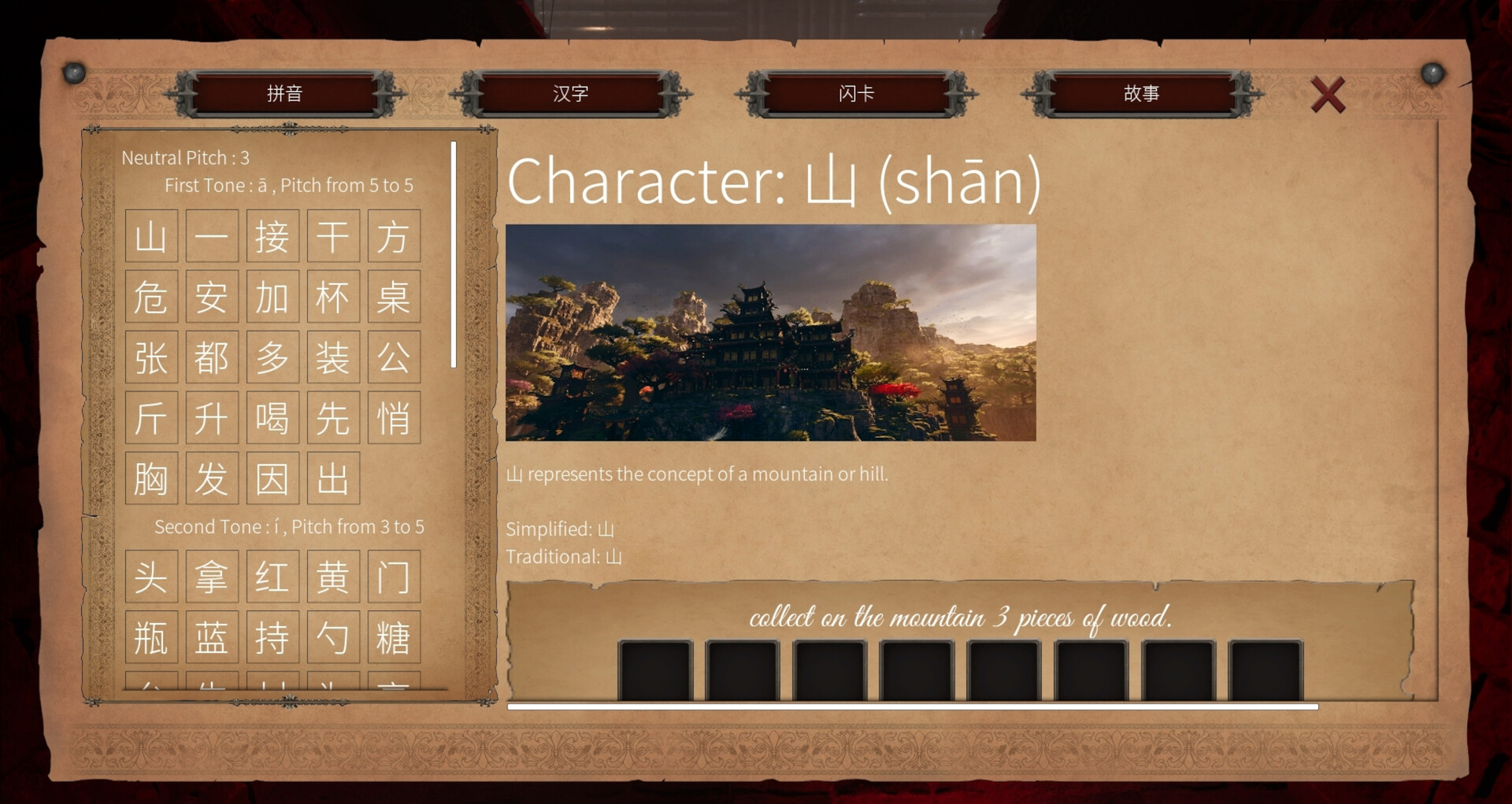This screenshot has width=1512, height=804.
Task: Select the 危 character tile
Action: click(150, 296)
